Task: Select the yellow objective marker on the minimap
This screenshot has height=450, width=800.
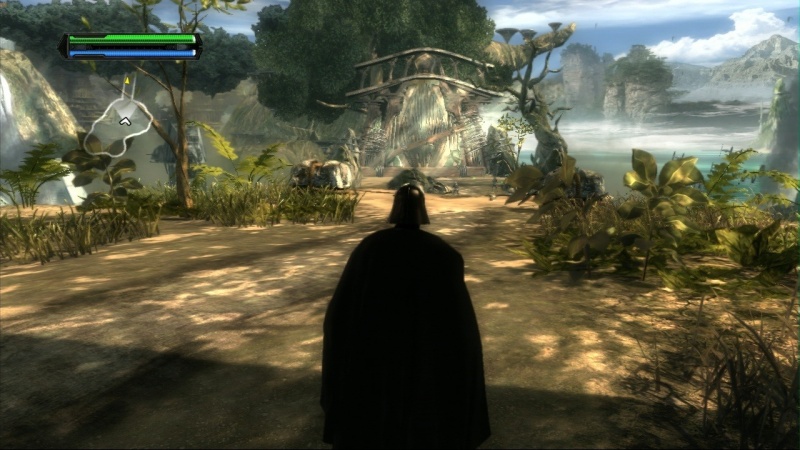Action: pos(128,79)
